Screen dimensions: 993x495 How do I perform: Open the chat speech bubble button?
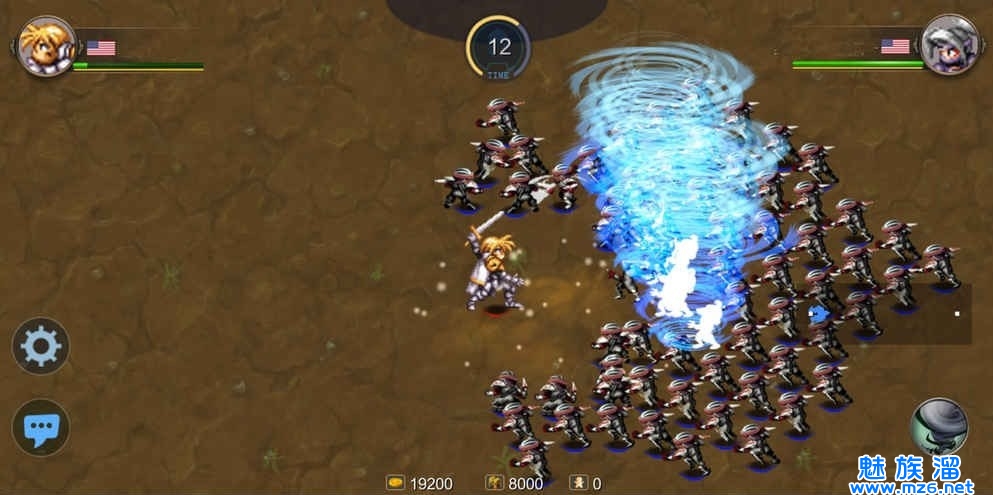41,428
